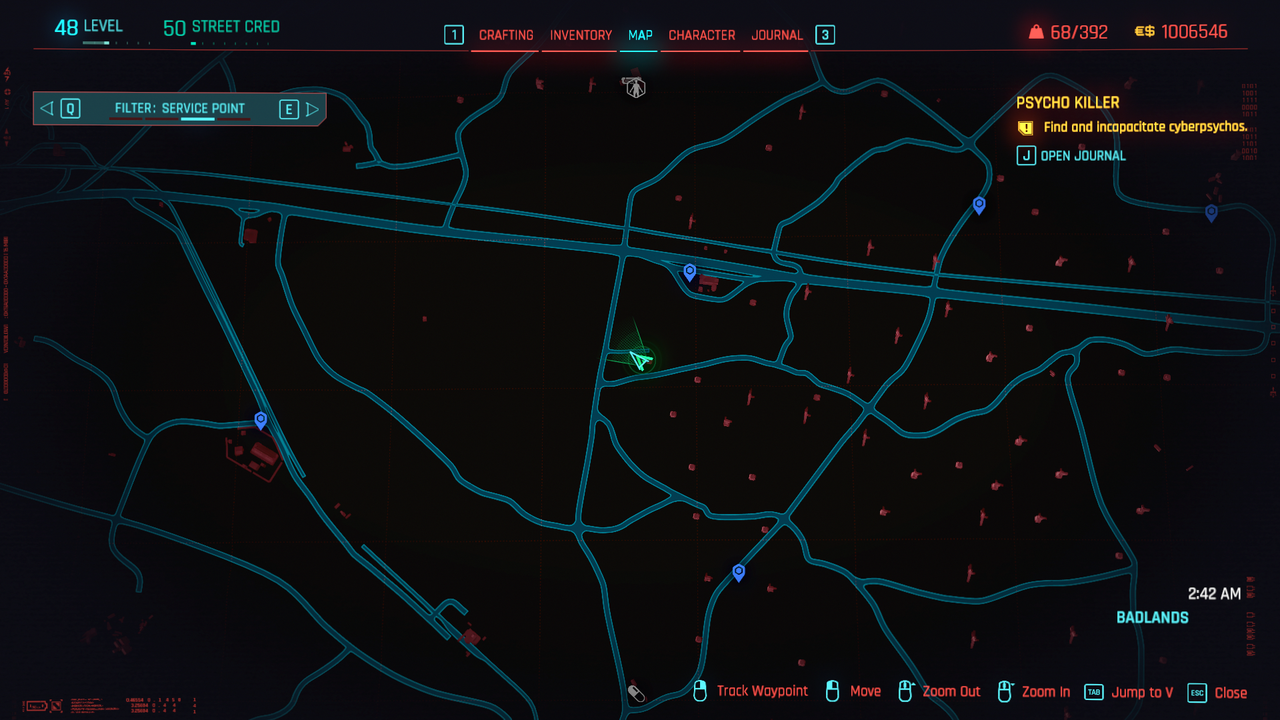Click the fast travel icon below the Map tab
Image resolution: width=1280 pixels, height=720 pixels.
[x=634, y=87]
